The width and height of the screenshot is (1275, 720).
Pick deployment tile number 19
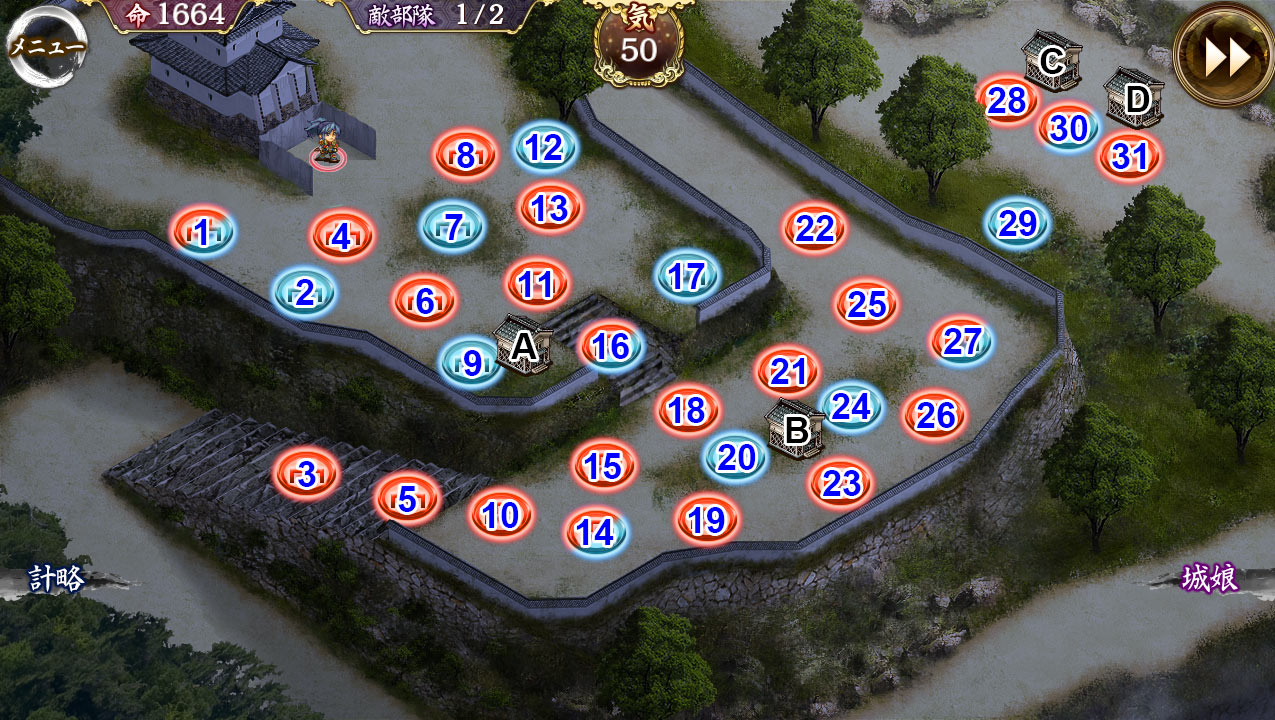point(707,519)
